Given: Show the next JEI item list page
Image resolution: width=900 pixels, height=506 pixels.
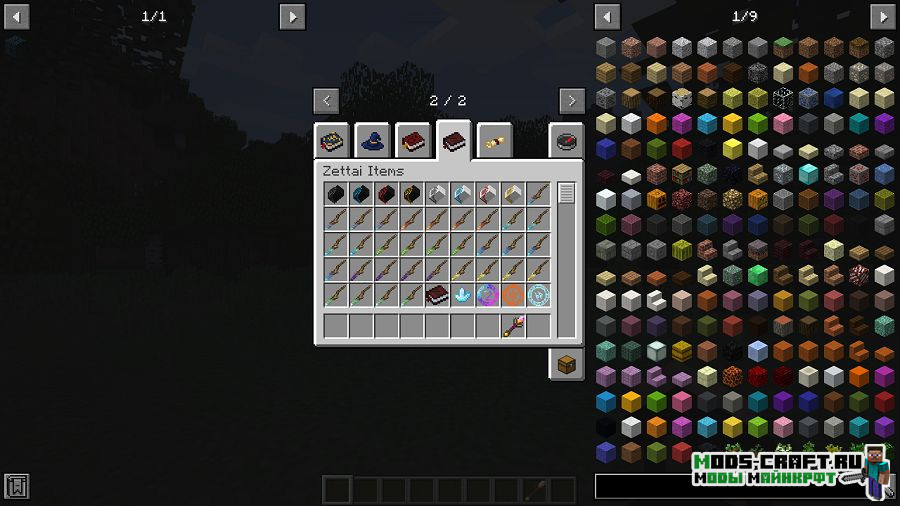Looking at the screenshot, I should point(882,16).
